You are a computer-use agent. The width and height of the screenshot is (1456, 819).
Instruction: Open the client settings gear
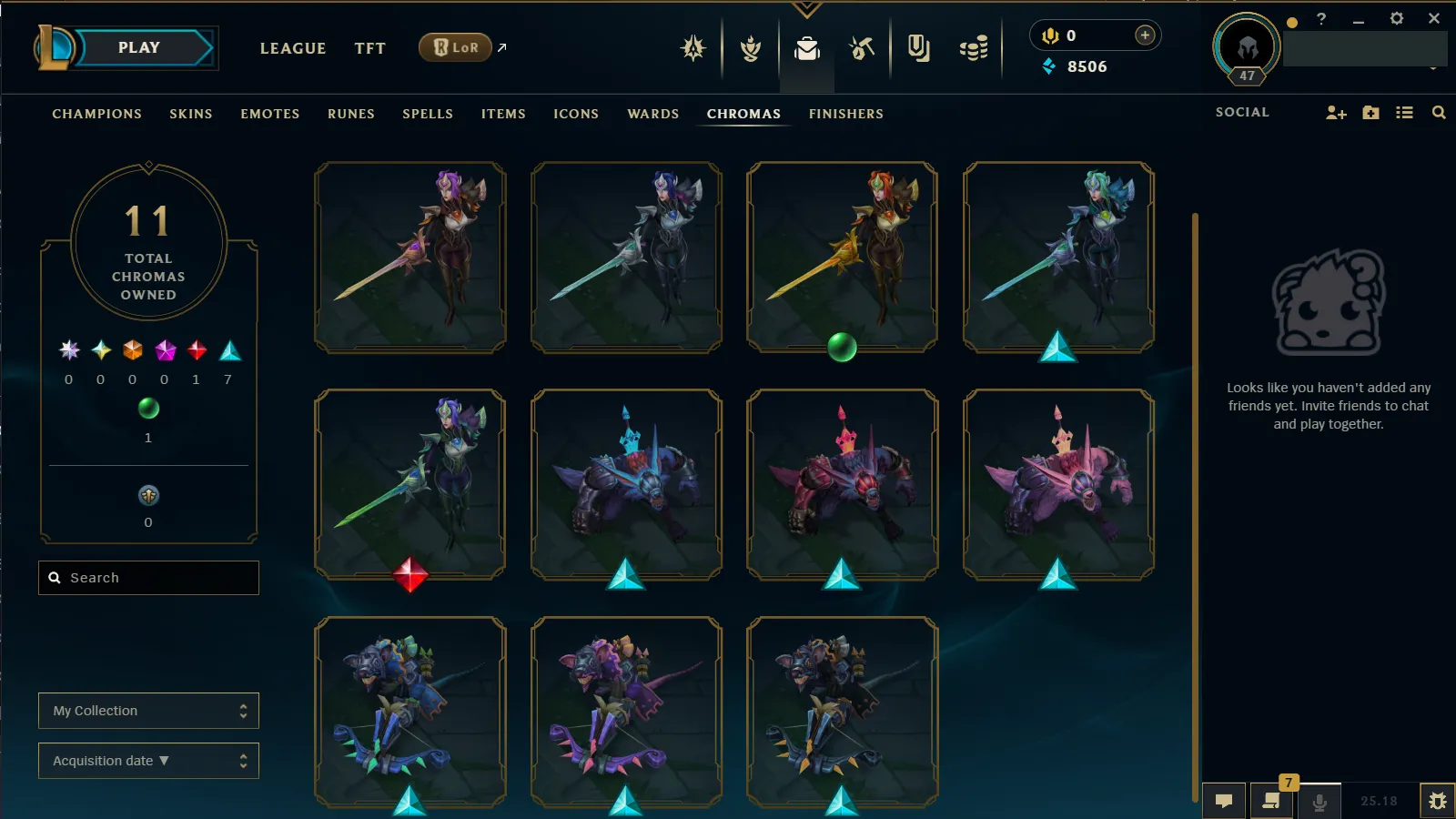coord(1396,18)
